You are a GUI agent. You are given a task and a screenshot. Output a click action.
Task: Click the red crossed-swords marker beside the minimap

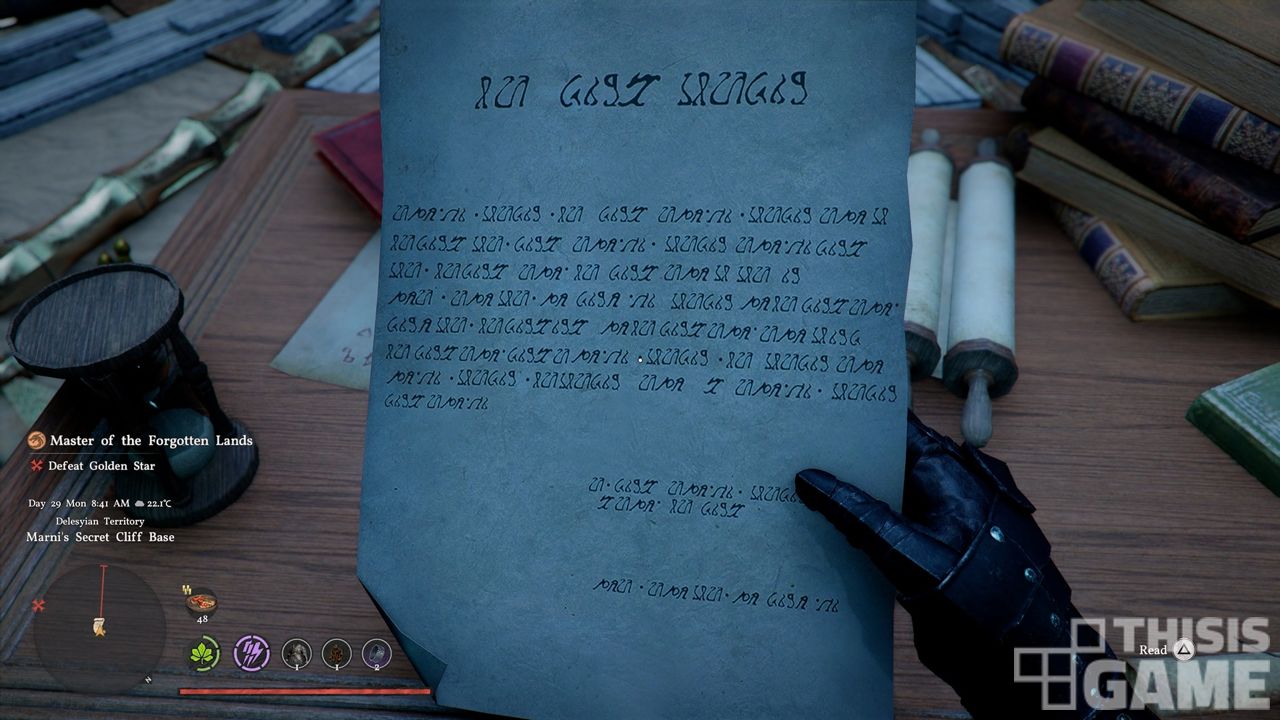point(39,606)
